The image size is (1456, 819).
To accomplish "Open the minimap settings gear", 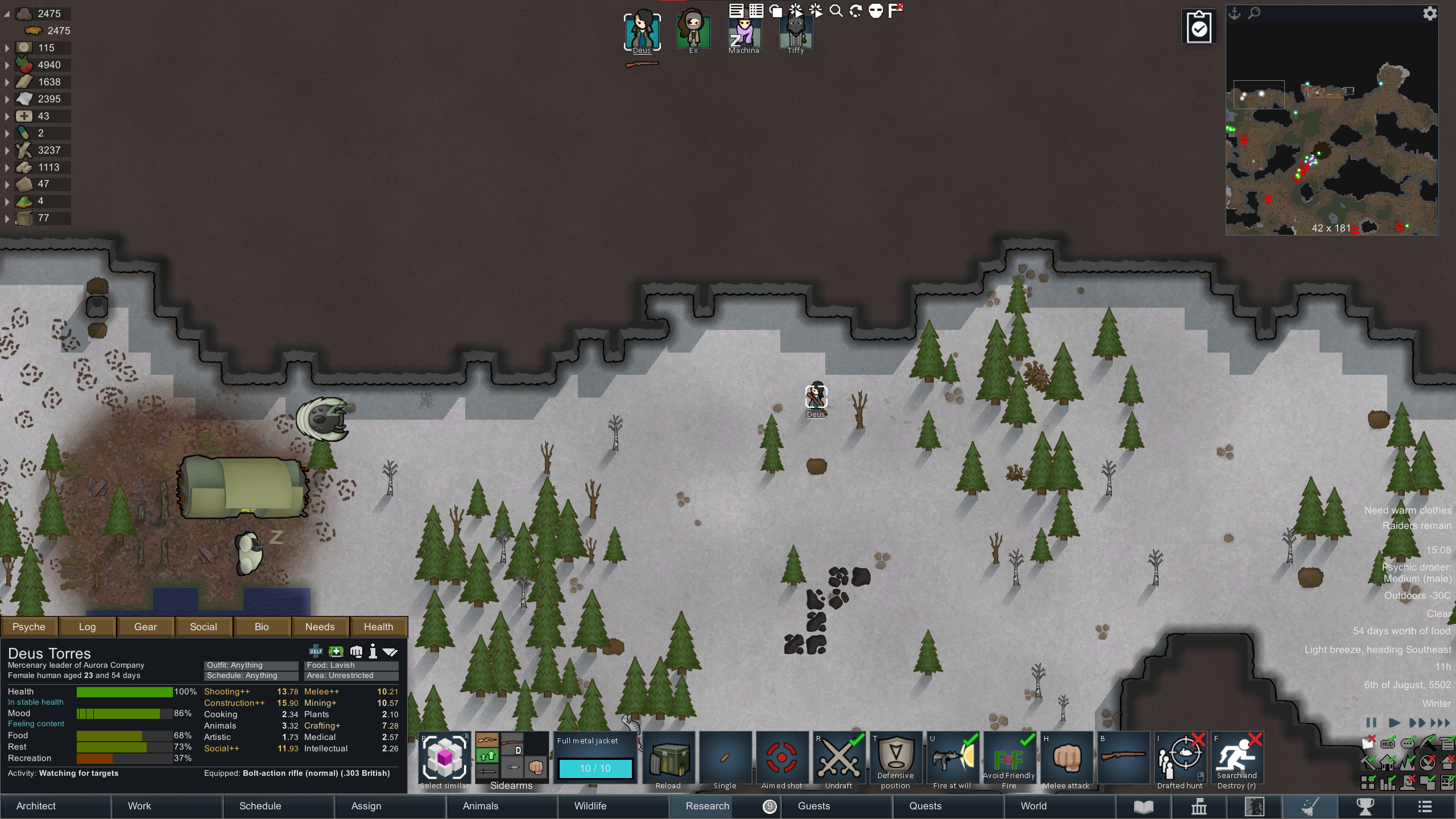I will [1430, 14].
